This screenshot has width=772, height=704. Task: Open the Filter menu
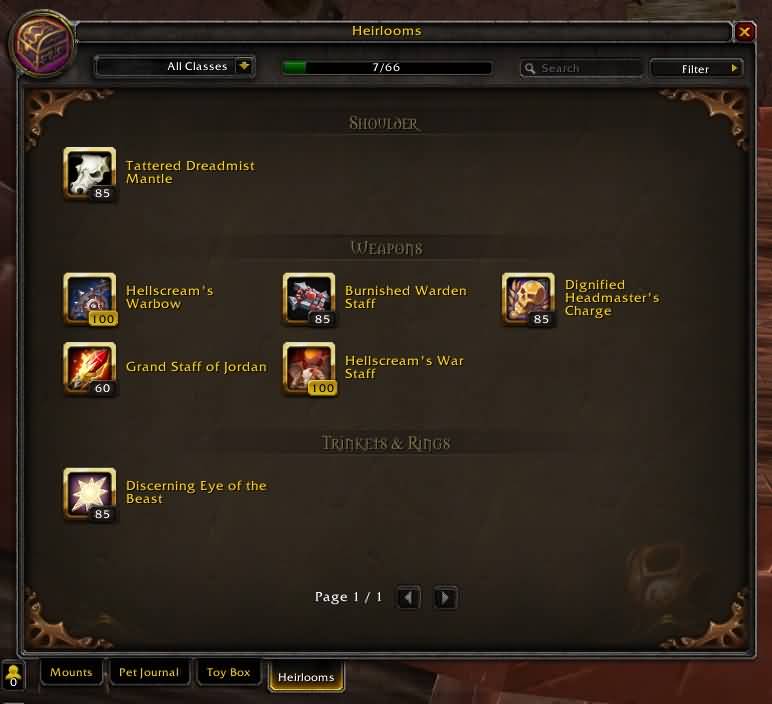point(696,68)
